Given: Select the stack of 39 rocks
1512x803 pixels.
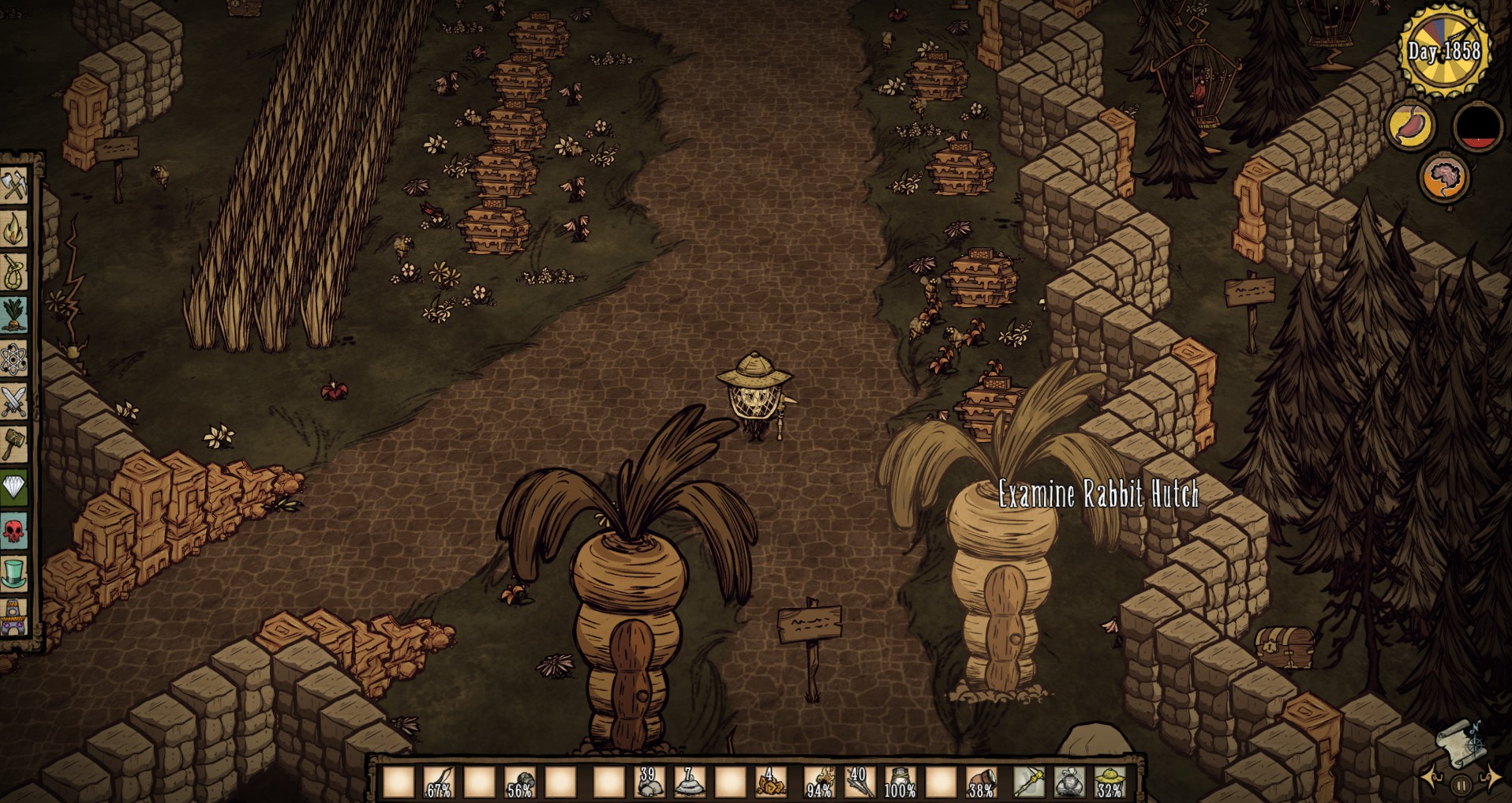Looking at the screenshot, I should (649, 781).
